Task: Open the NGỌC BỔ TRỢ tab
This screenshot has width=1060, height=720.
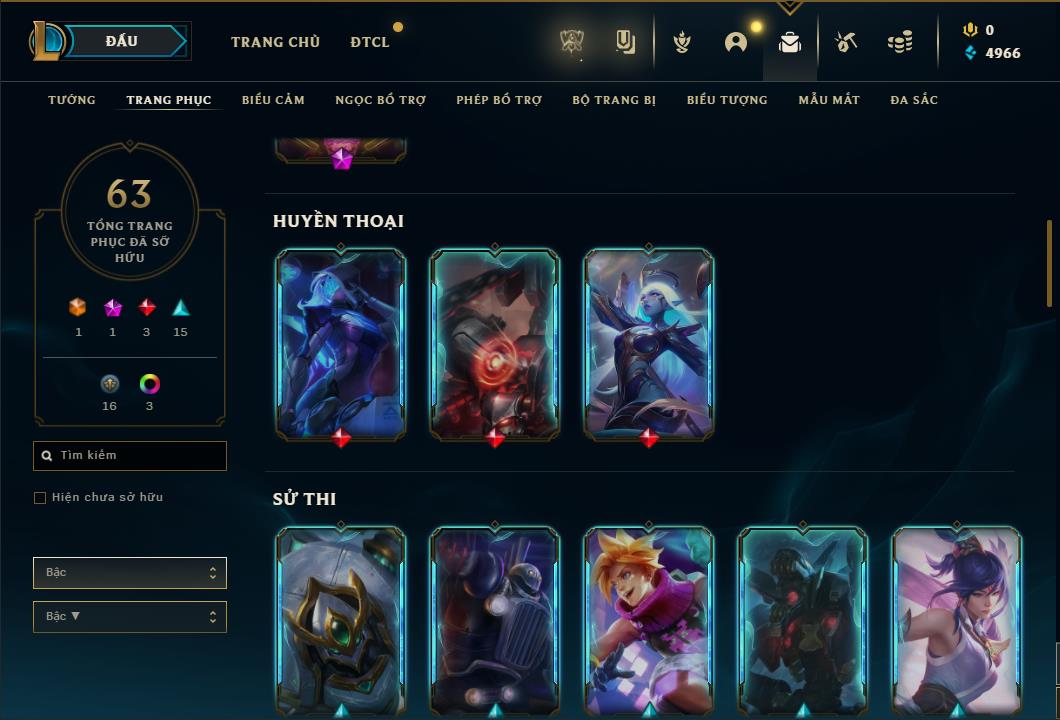Action: tap(380, 100)
